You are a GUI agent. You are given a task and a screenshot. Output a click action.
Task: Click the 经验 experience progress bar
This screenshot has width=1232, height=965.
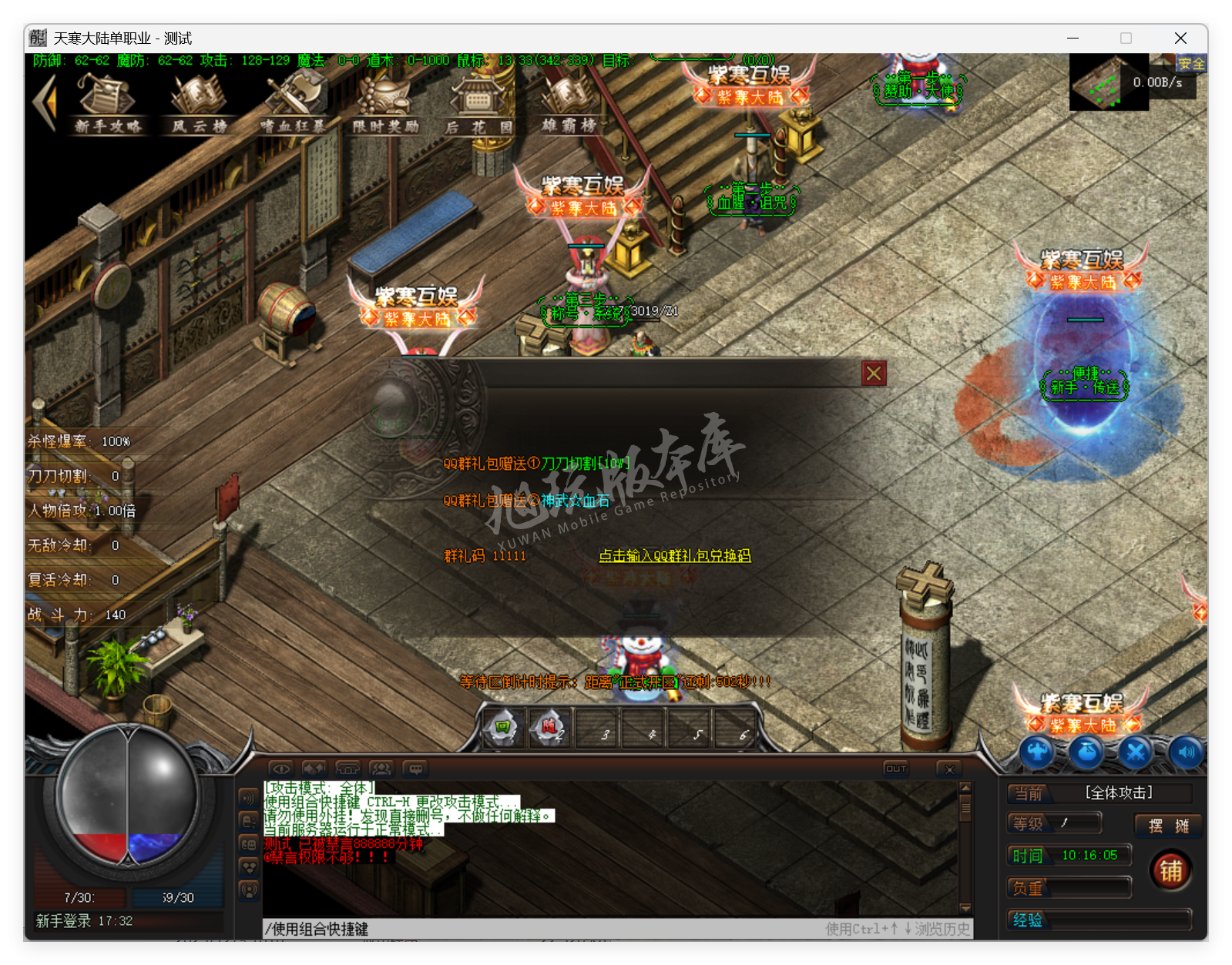(1098, 920)
